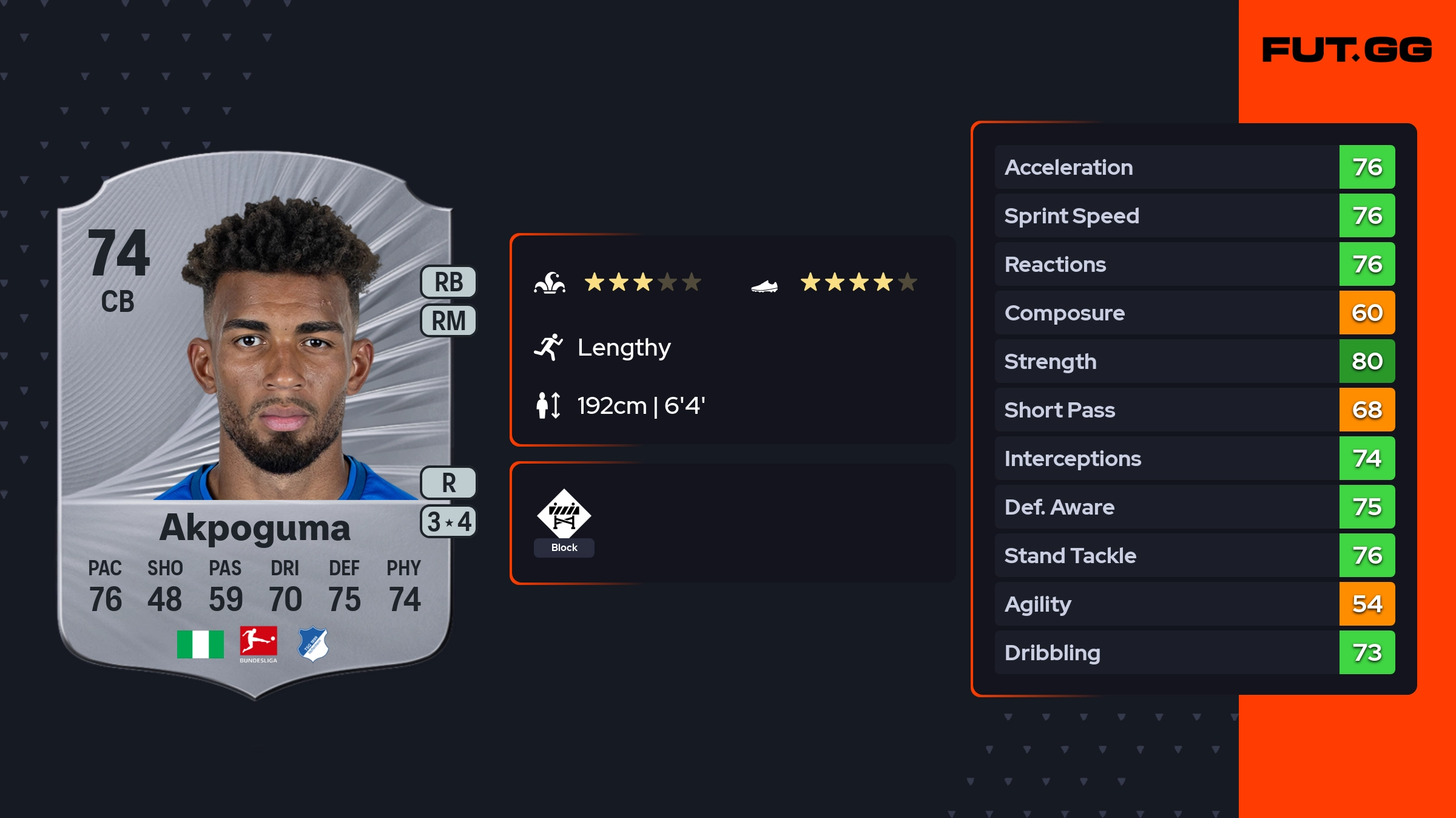This screenshot has height=818, width=1456.
Task: Open the Stand Tackle stat row
Action: pyautogui.click(x=1194, y=555)
